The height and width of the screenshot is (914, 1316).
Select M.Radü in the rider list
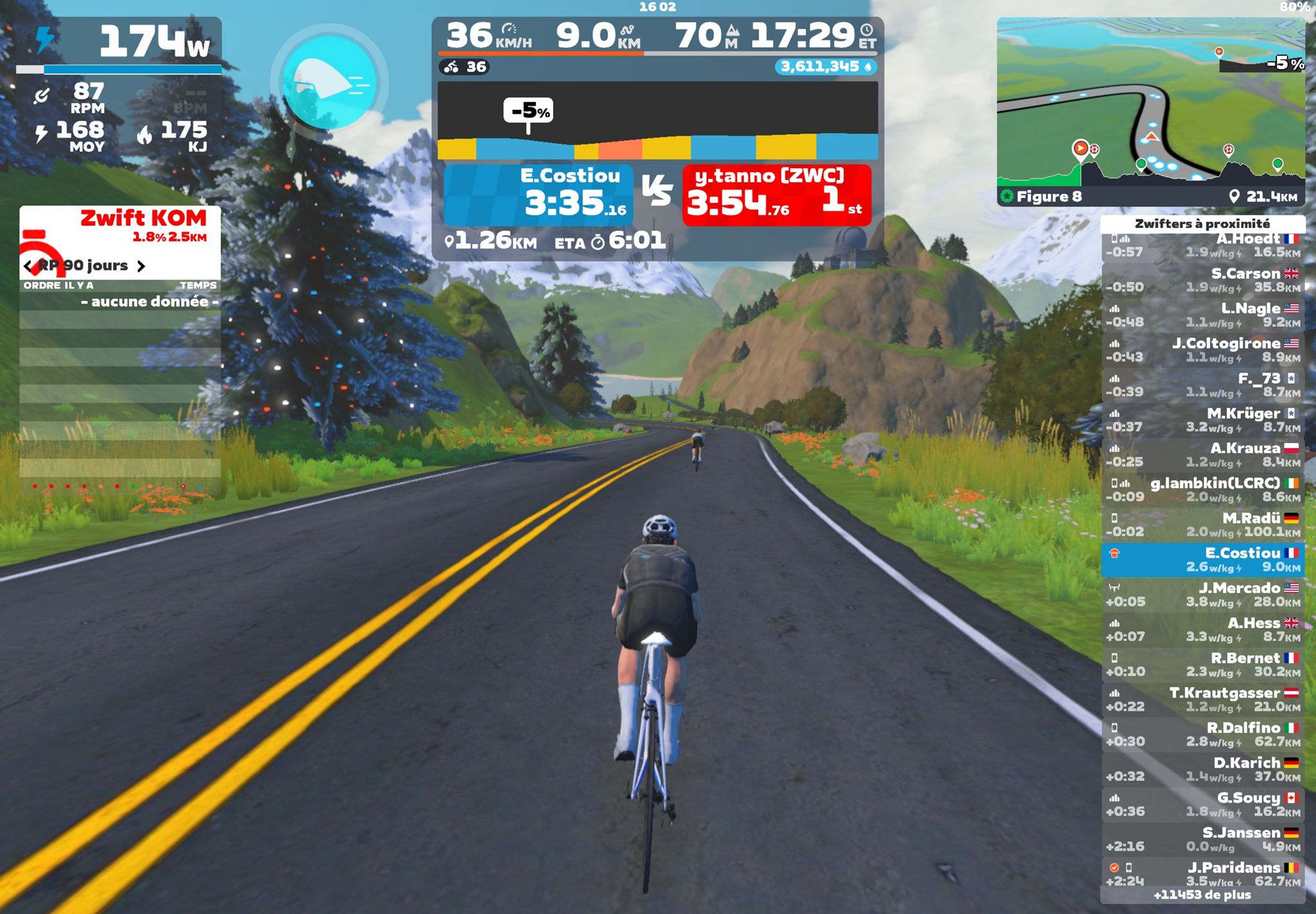coord(1202,525)
